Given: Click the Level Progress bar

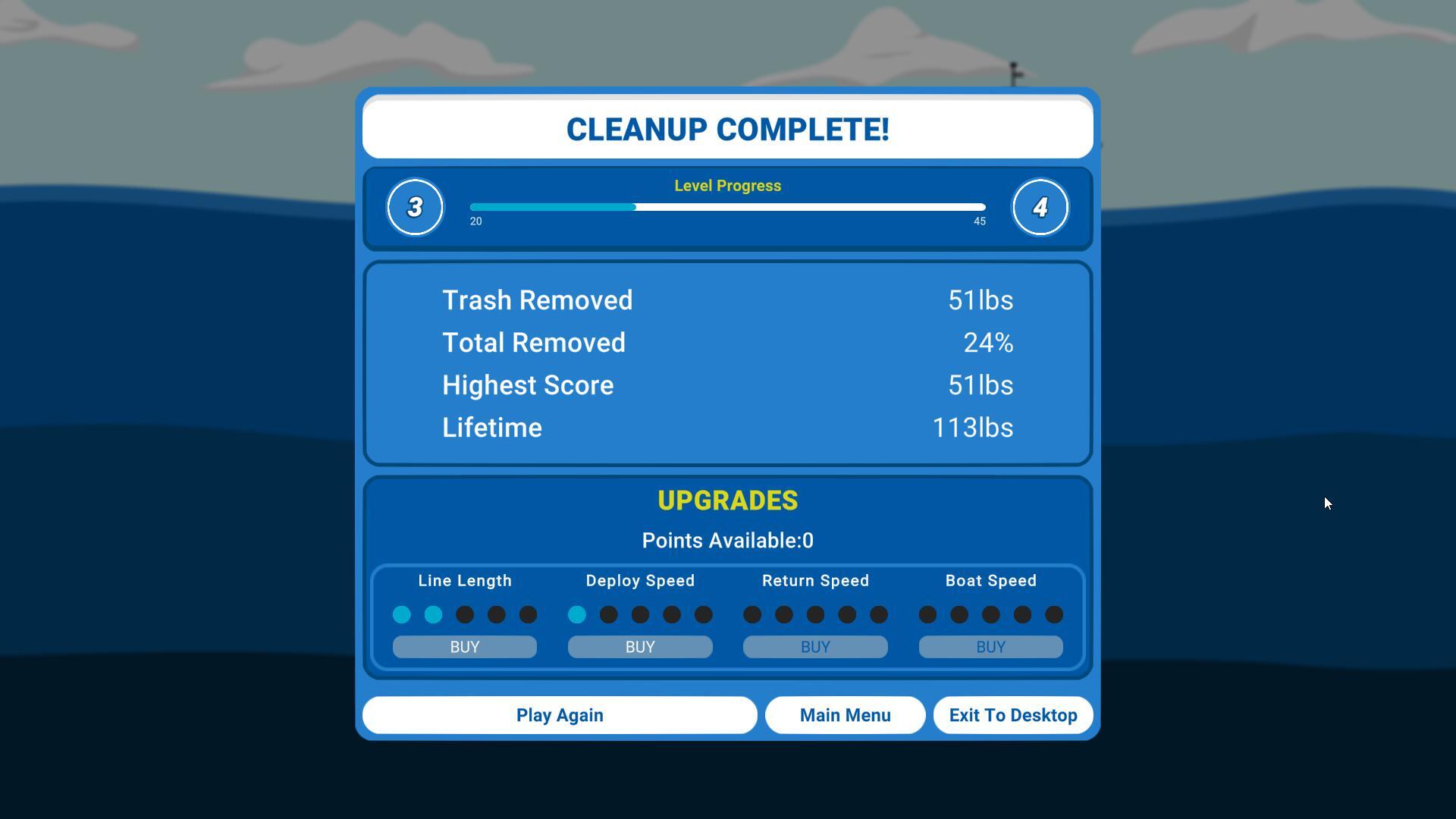Looking at the screenshot, I should pos(726,207).
